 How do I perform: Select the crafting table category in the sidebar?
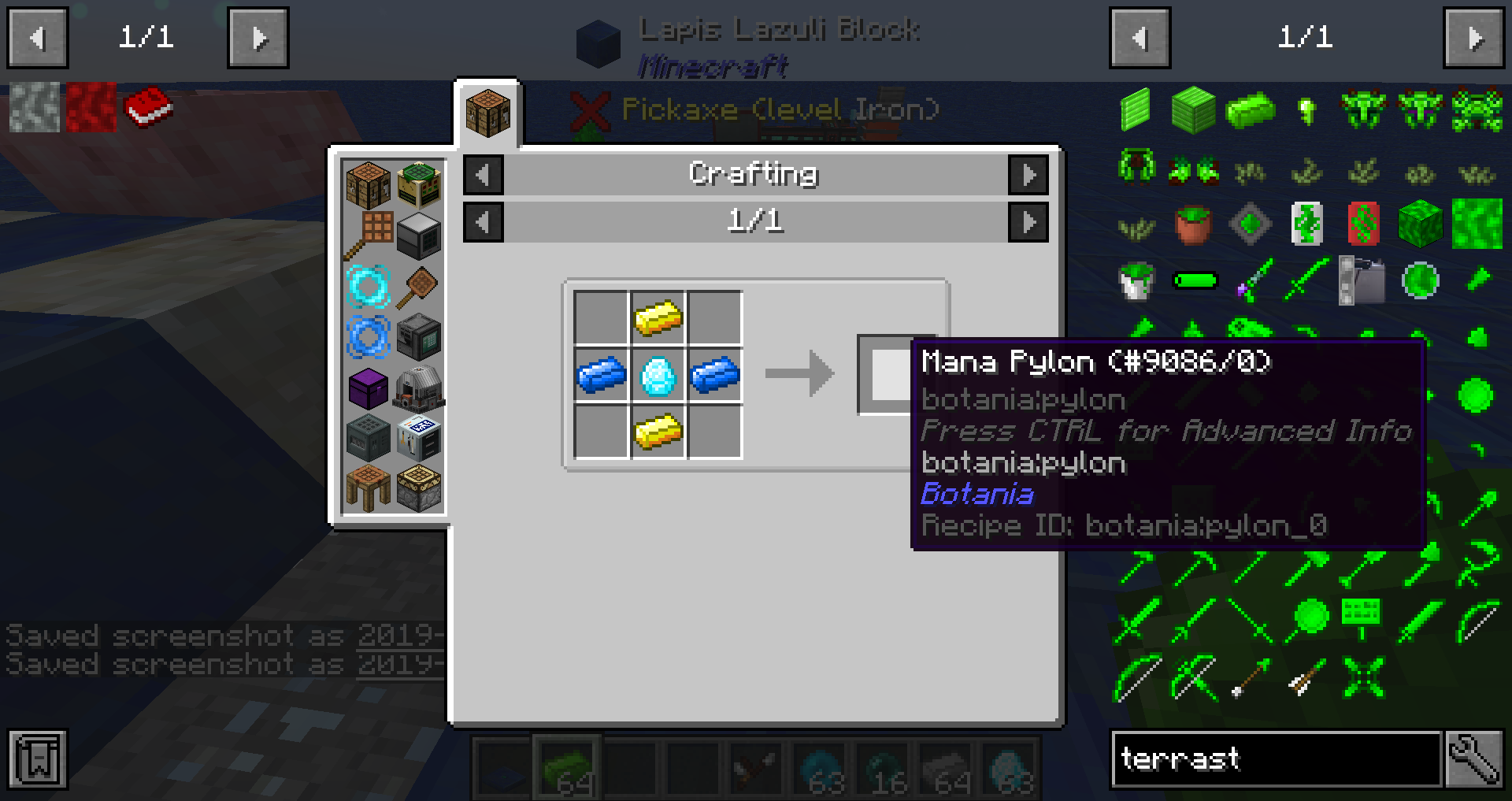coord(367,183)
